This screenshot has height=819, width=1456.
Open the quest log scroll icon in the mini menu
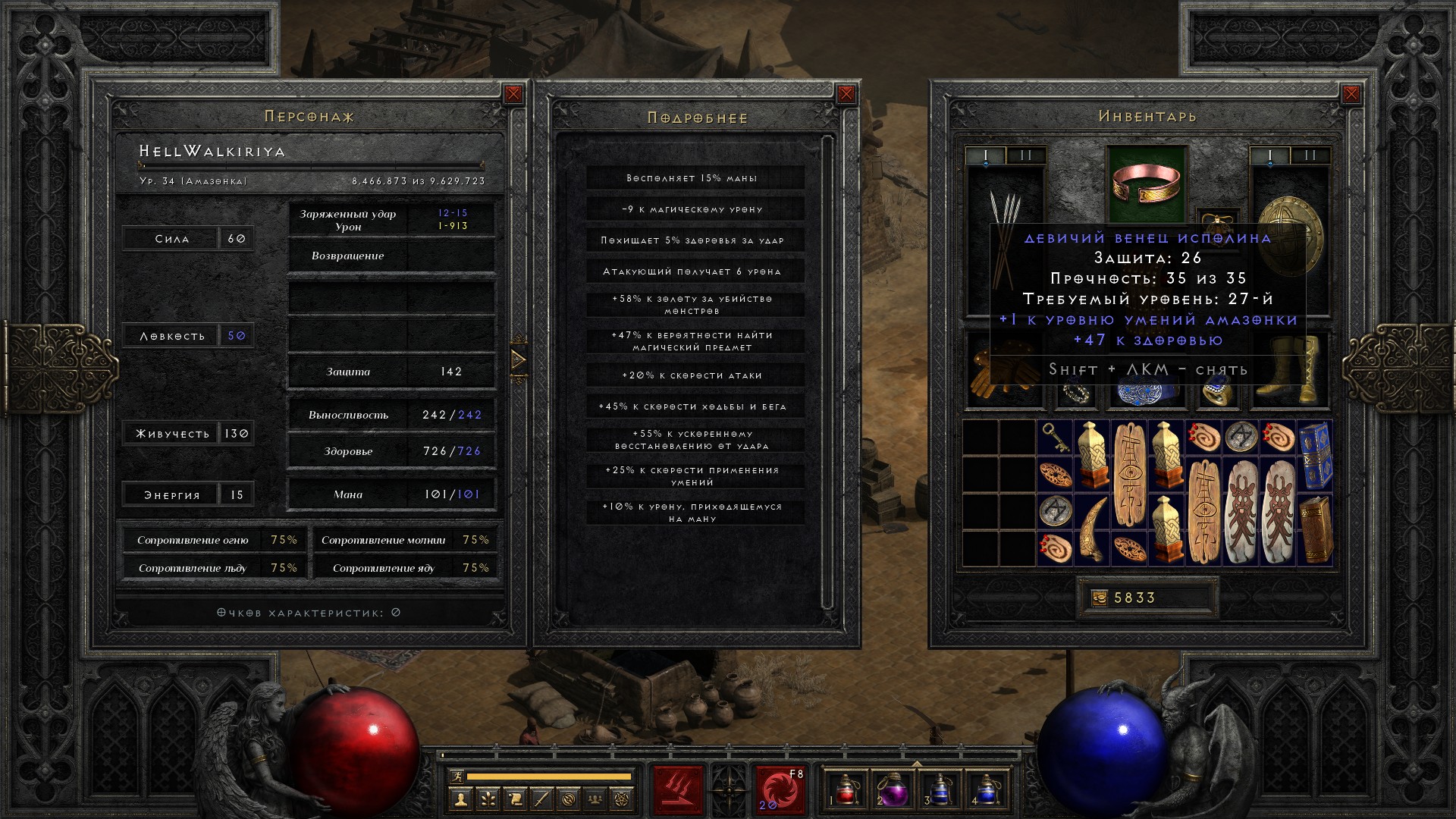click(x=515, y=799)
